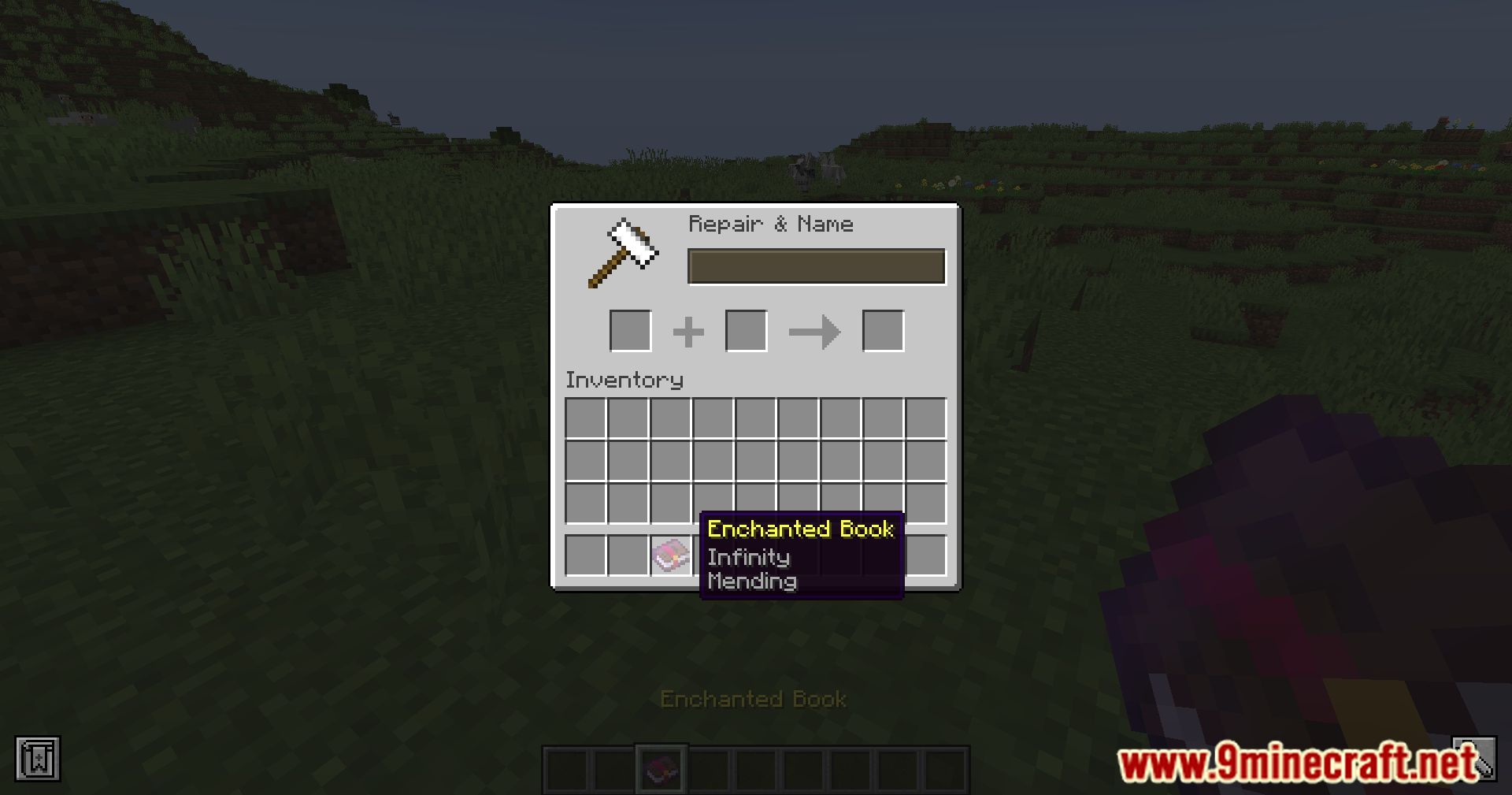The height and width of the screenshot is (795, 1512).
Task: Click inside the item rename text field
Action: 816,266
